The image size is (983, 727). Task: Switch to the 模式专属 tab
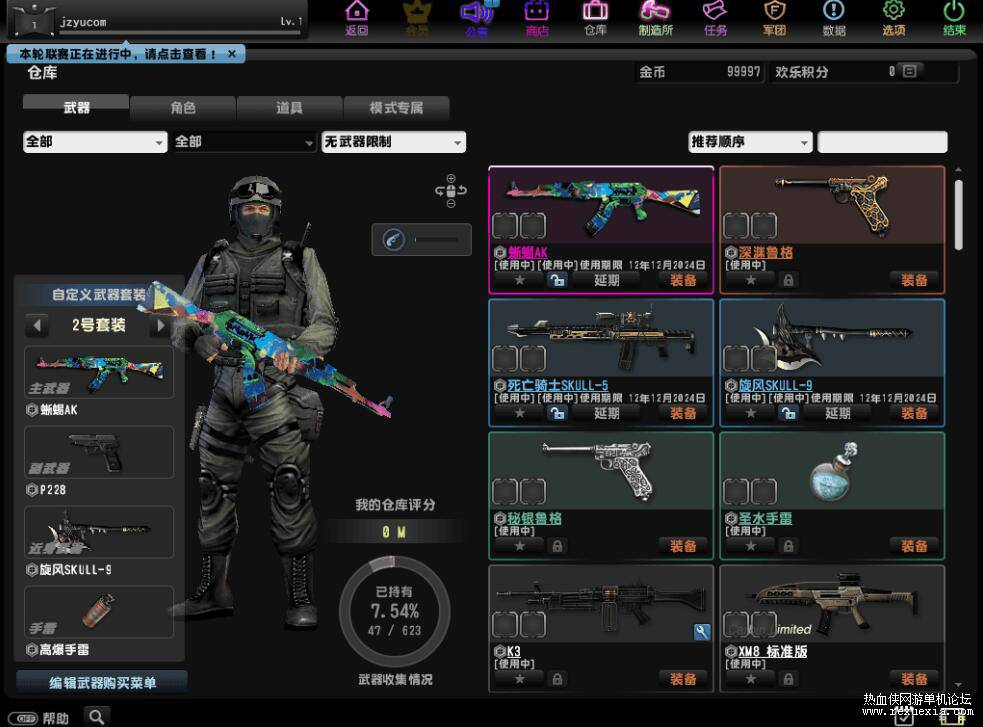pos(396,108)
